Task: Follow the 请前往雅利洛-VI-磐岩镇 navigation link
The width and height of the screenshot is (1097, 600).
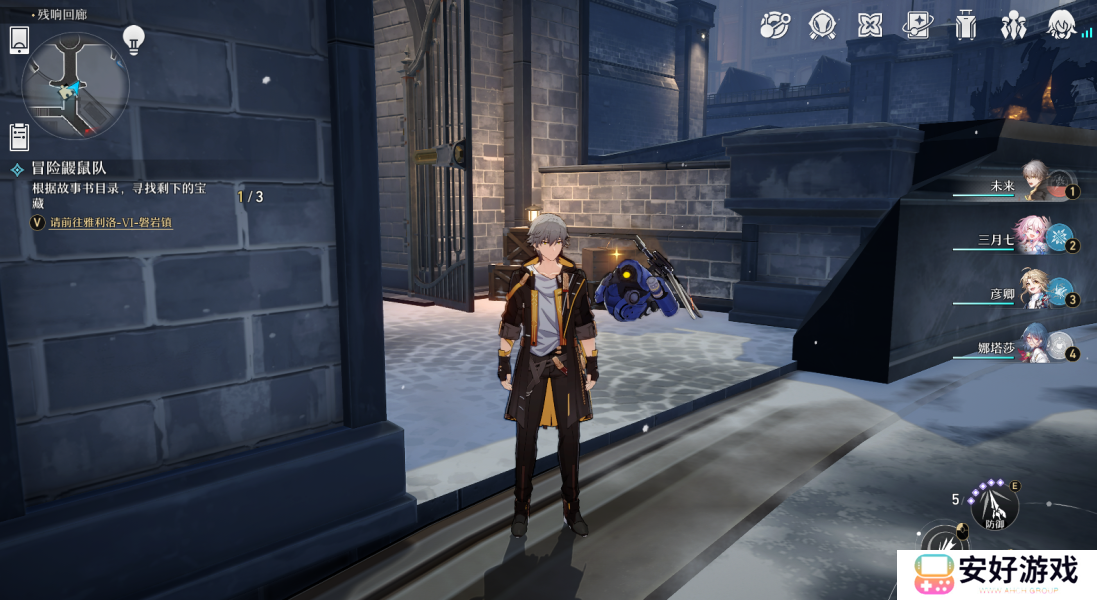Action: point(110,222)
